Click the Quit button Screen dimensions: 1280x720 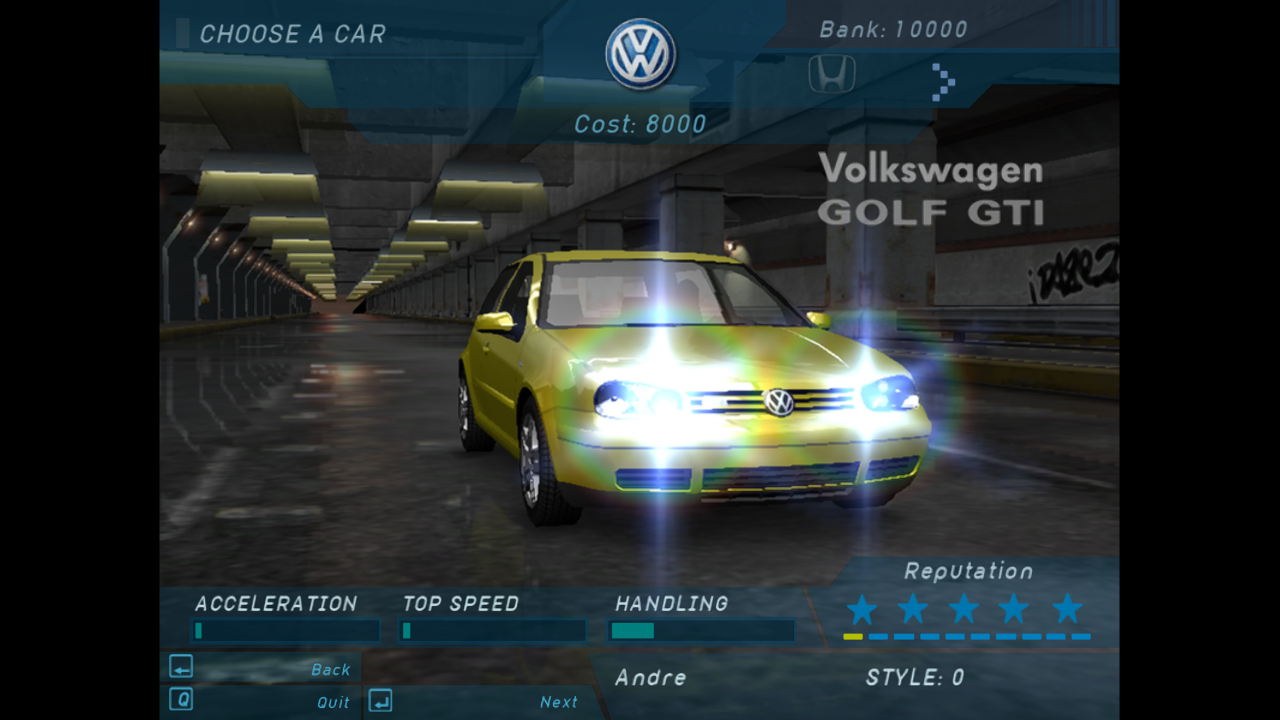331,702
